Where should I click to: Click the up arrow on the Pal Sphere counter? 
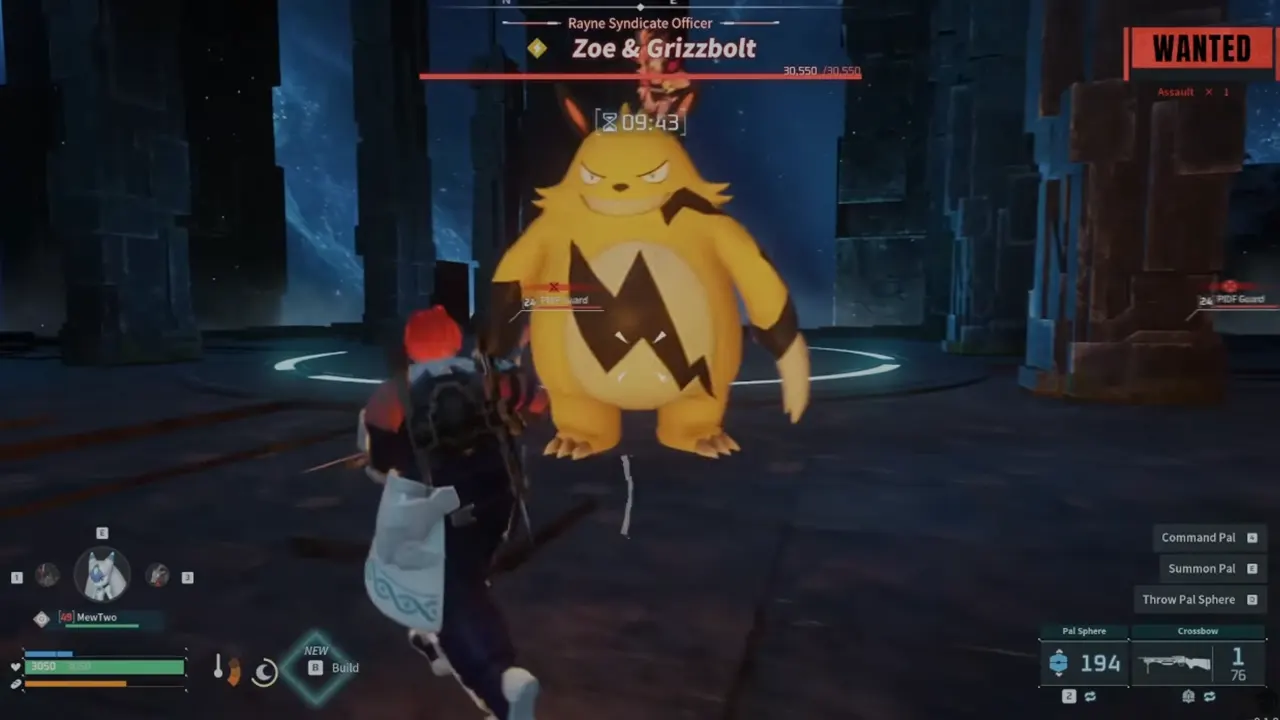(x=1059, y=650)
